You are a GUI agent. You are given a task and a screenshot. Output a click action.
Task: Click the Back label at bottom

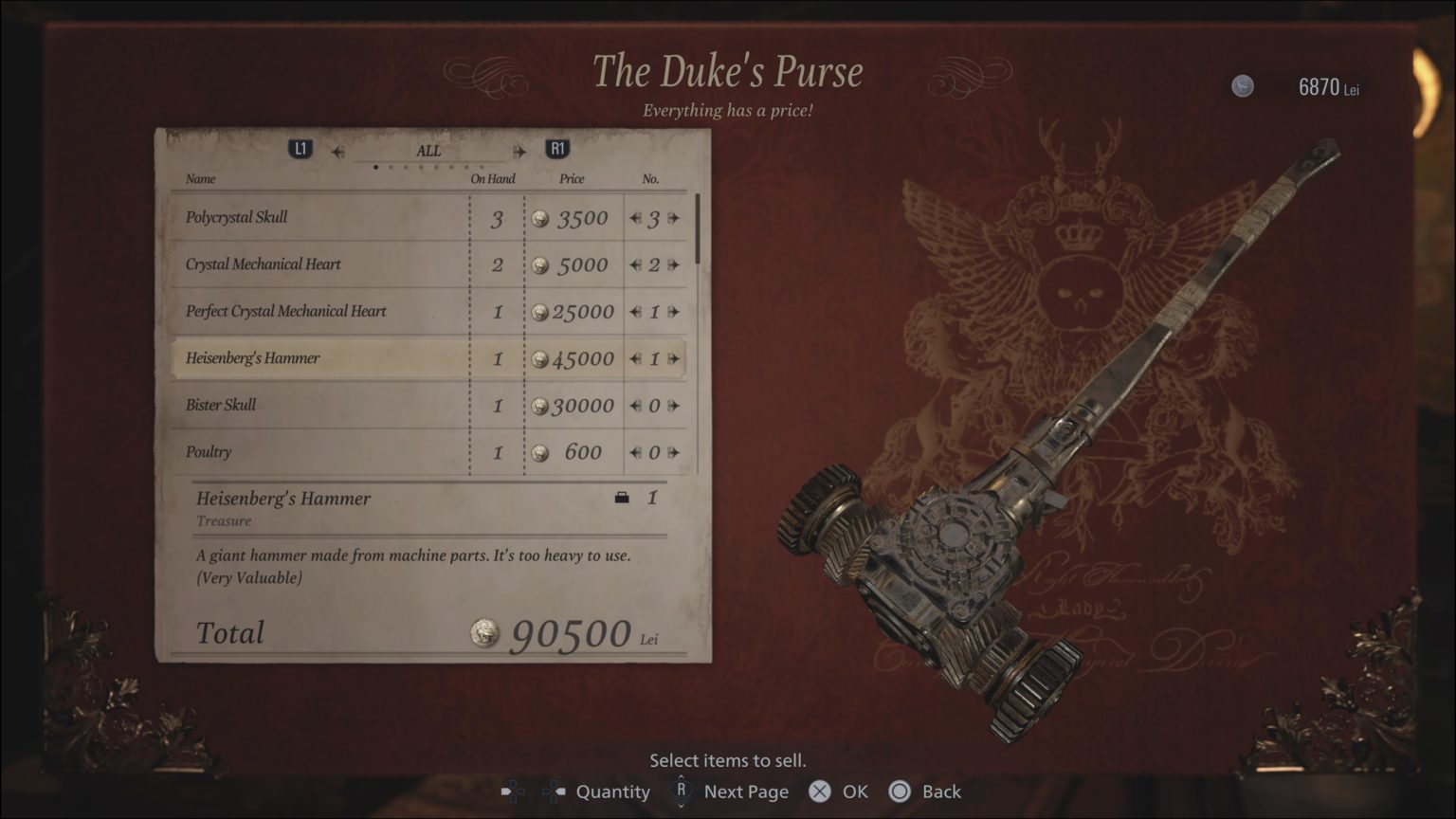pyautogui.click(x=940, y=792)
